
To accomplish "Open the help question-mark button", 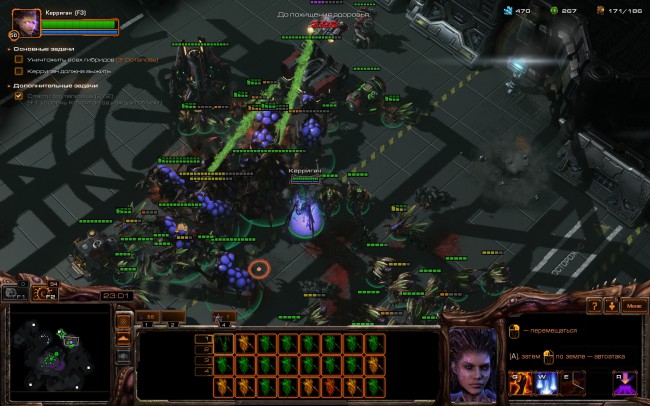I will (593, 305).
